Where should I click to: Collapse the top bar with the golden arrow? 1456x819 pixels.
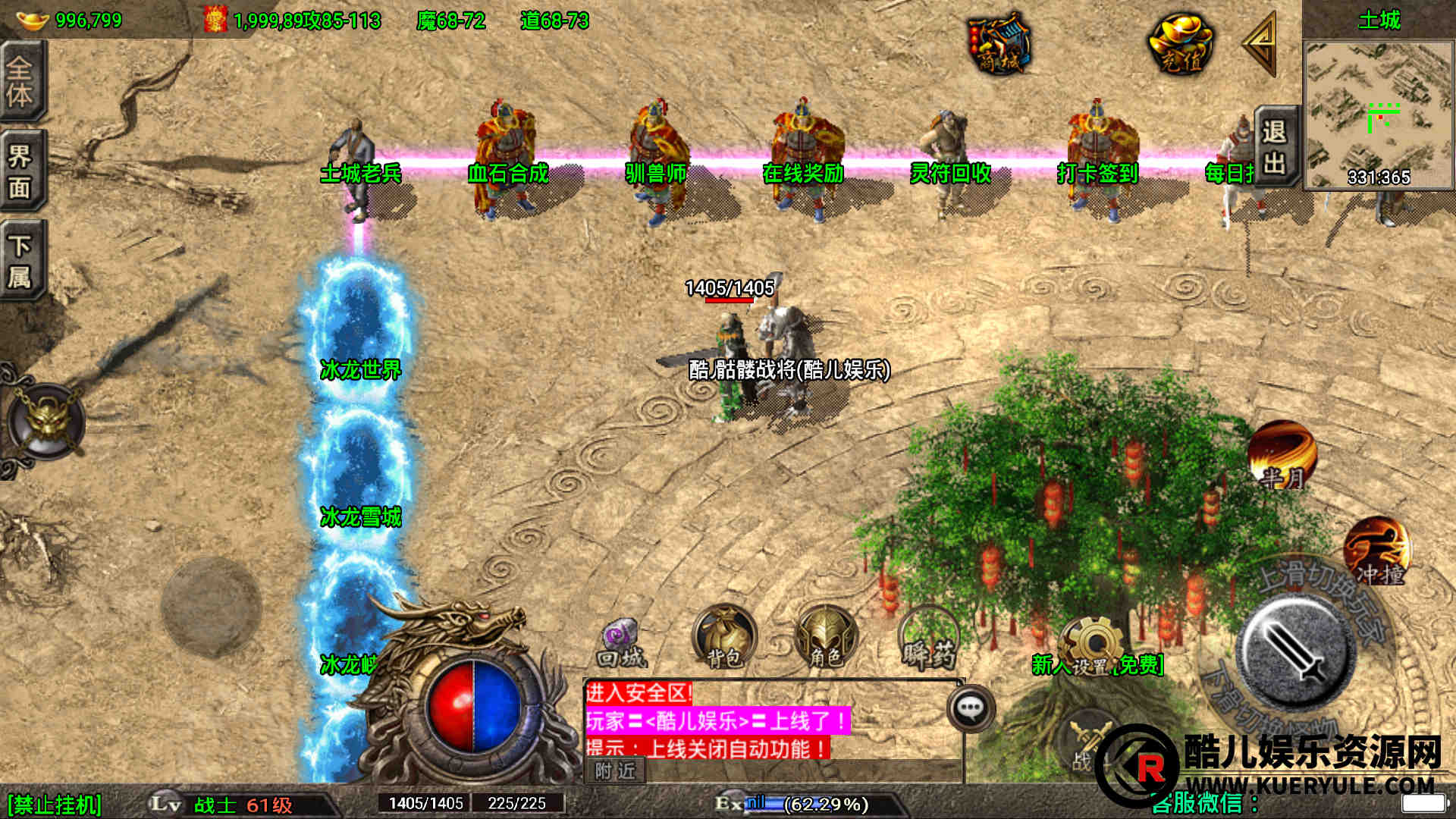tap(1261, 44)
